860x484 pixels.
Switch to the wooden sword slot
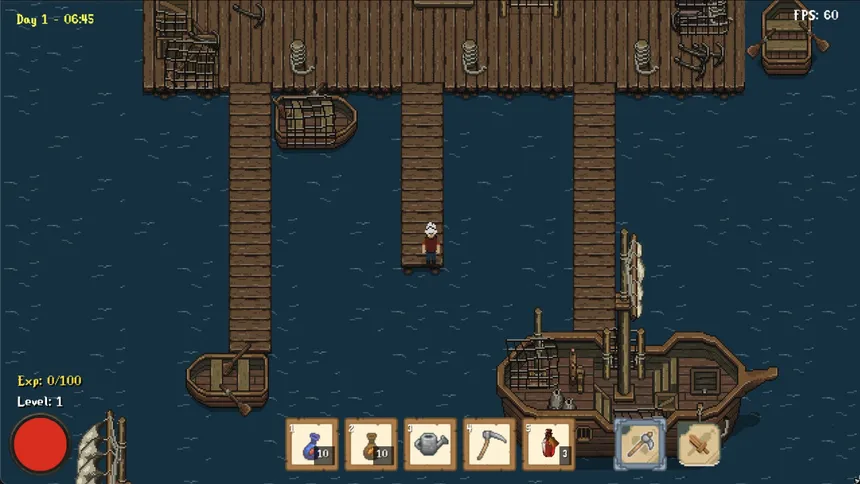point(699,443)
